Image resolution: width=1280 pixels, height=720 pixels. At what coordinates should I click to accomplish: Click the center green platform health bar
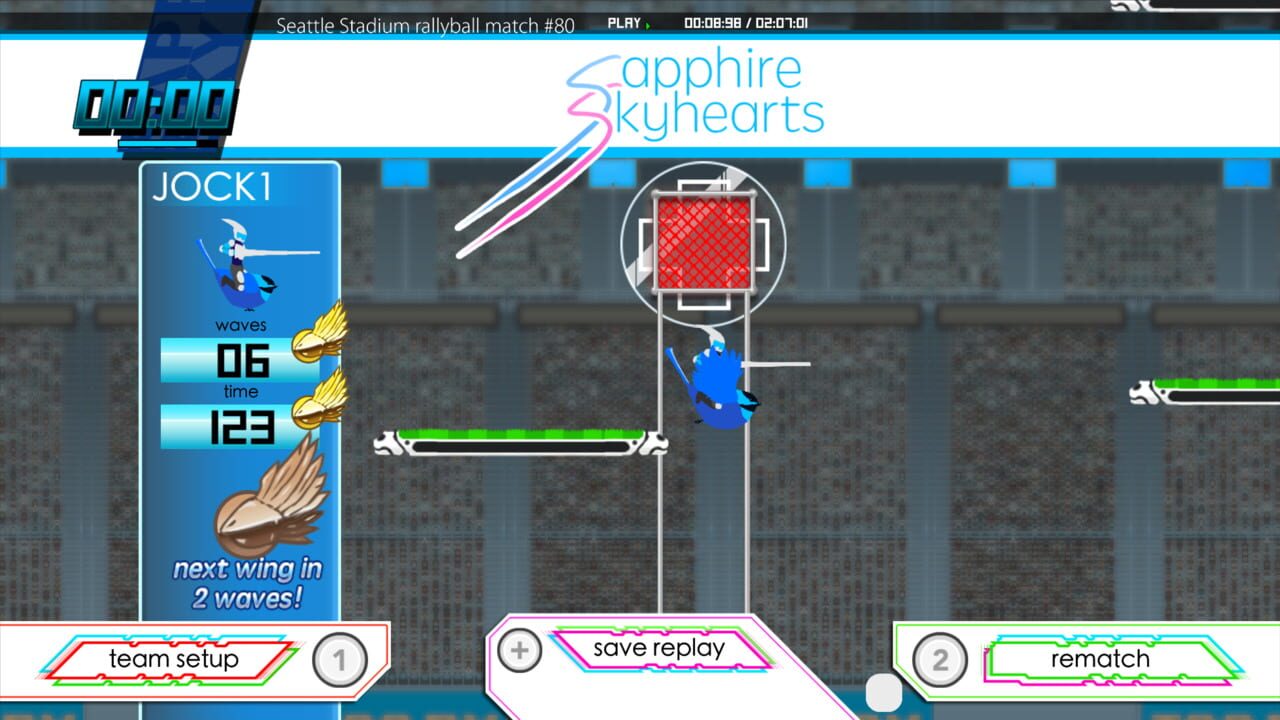[x=520, y=440]
